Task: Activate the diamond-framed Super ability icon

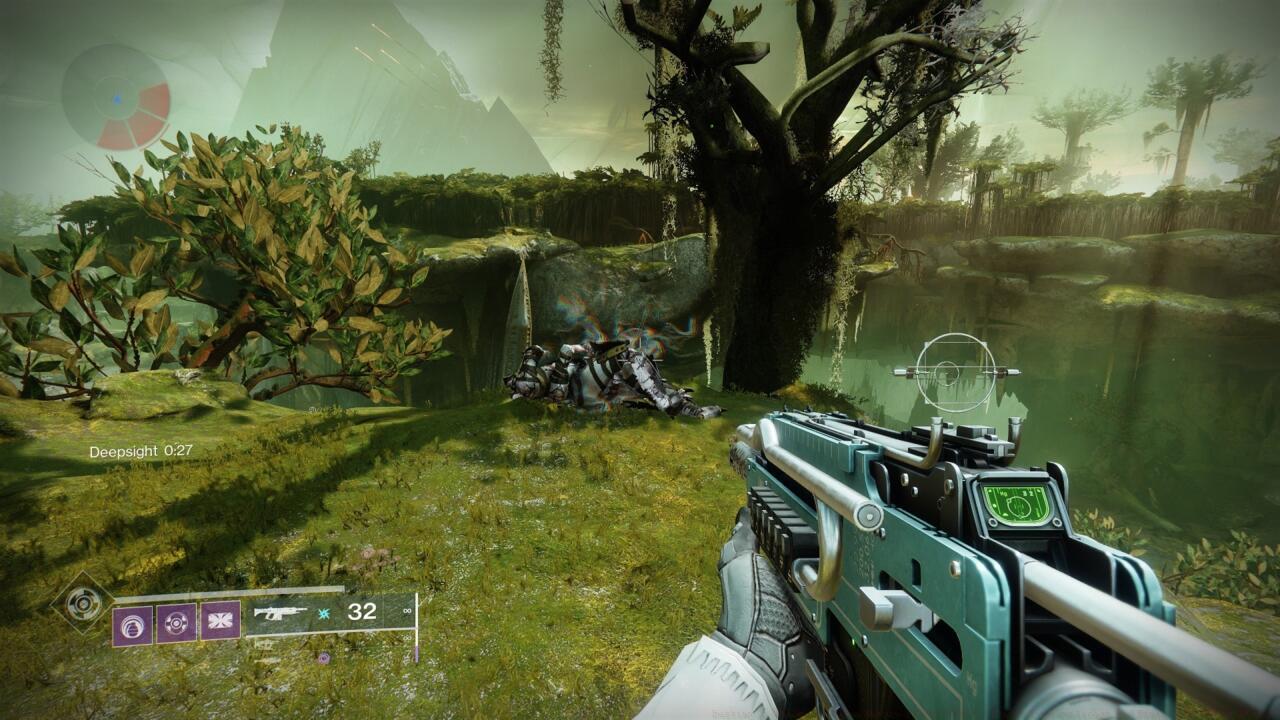Action: (83, 605)
